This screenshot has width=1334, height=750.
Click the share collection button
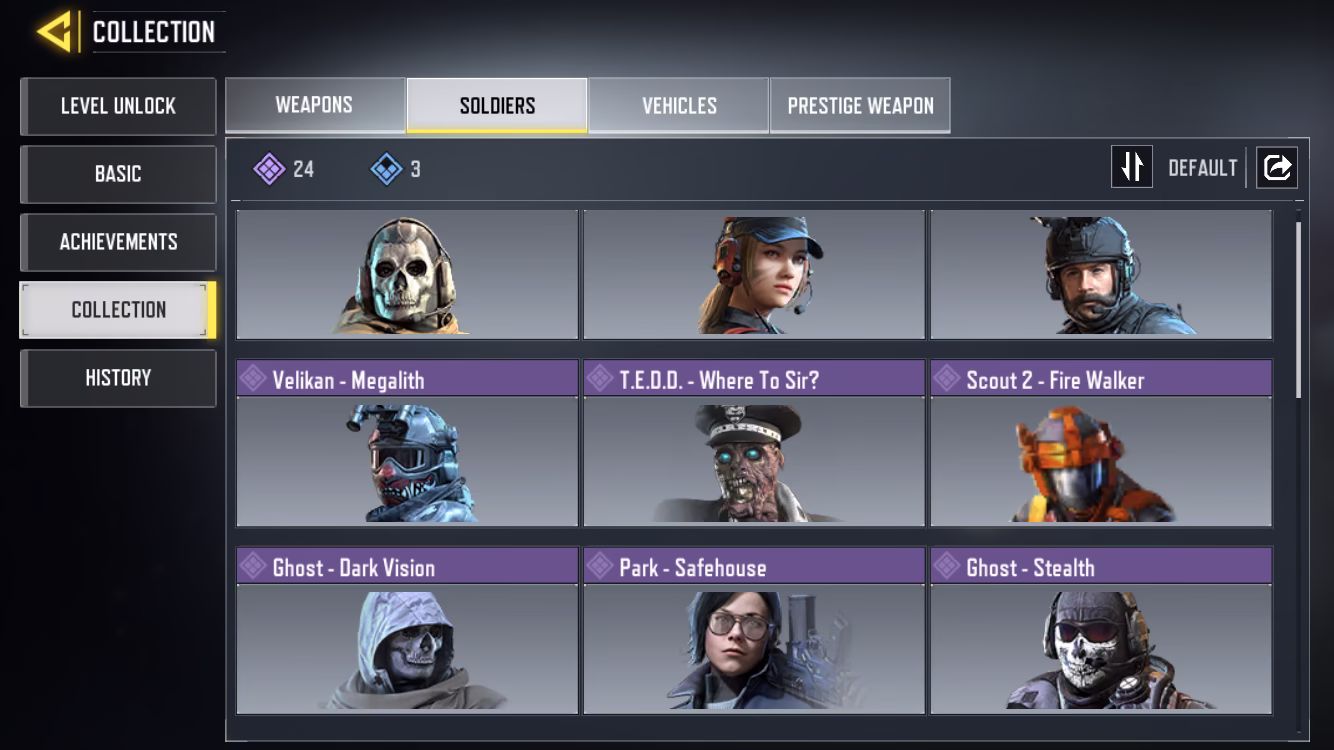[x=1277, y=167]
